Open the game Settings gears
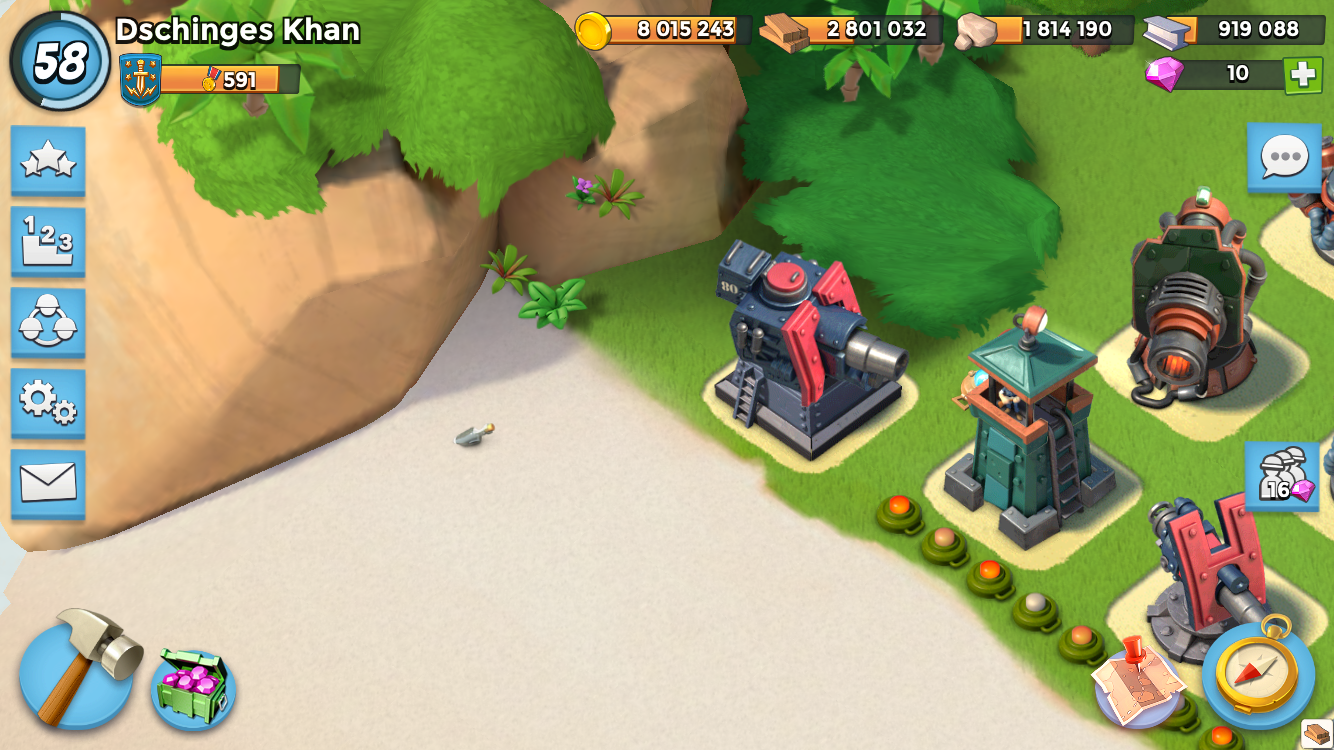 46,403
